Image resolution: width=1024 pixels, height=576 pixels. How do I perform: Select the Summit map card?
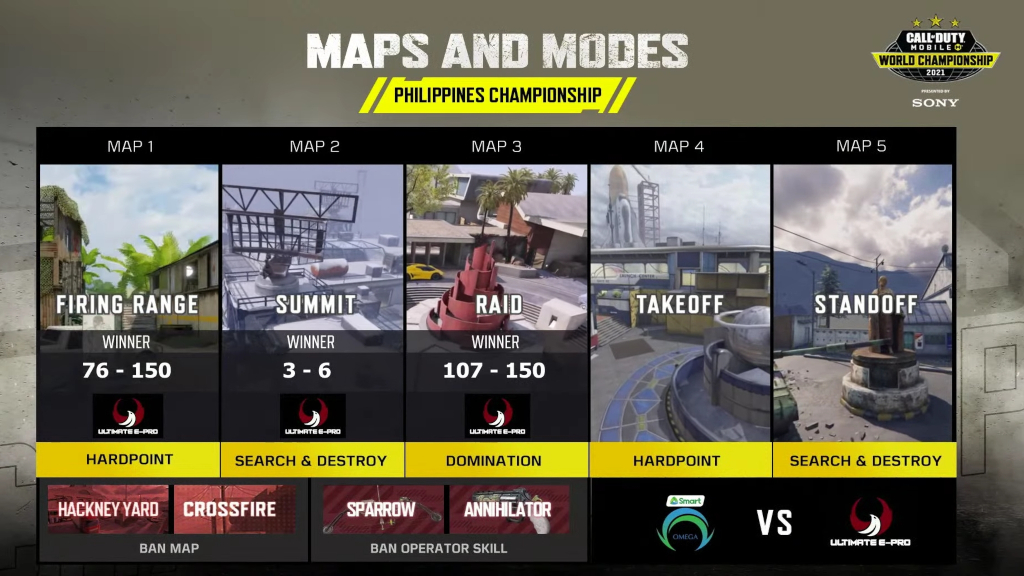click(313, 303)
